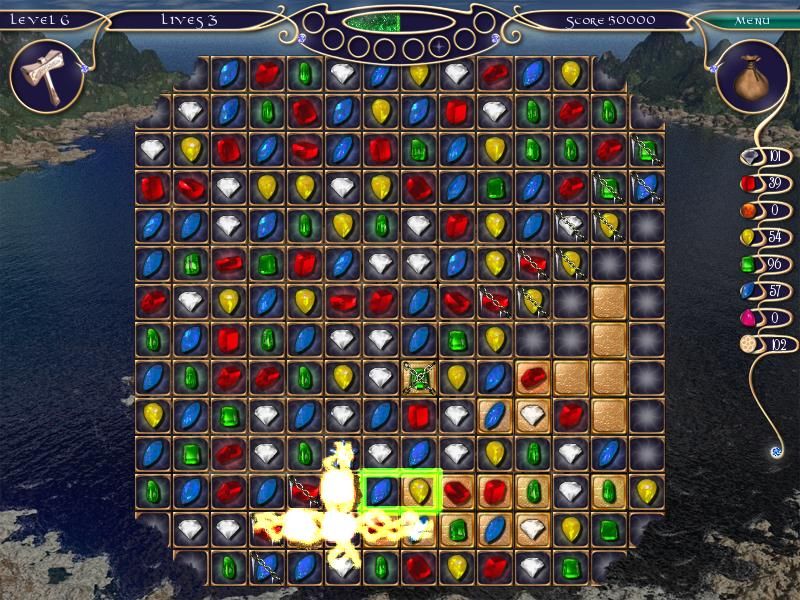Select the blue gem inside the green highlight
The width and height of the screenshot is (800, 600).
tap(381, 491)
